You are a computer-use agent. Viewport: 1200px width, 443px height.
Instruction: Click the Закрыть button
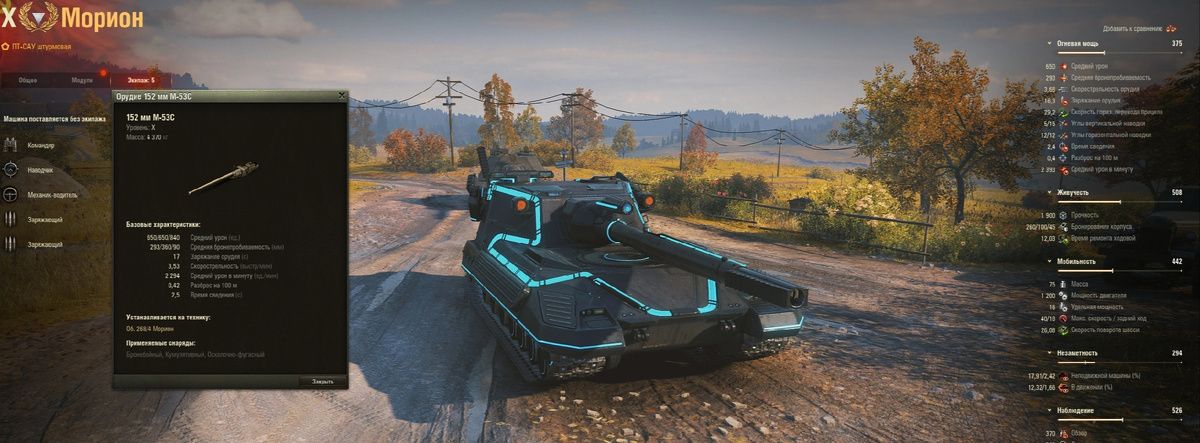pos(322,381)
